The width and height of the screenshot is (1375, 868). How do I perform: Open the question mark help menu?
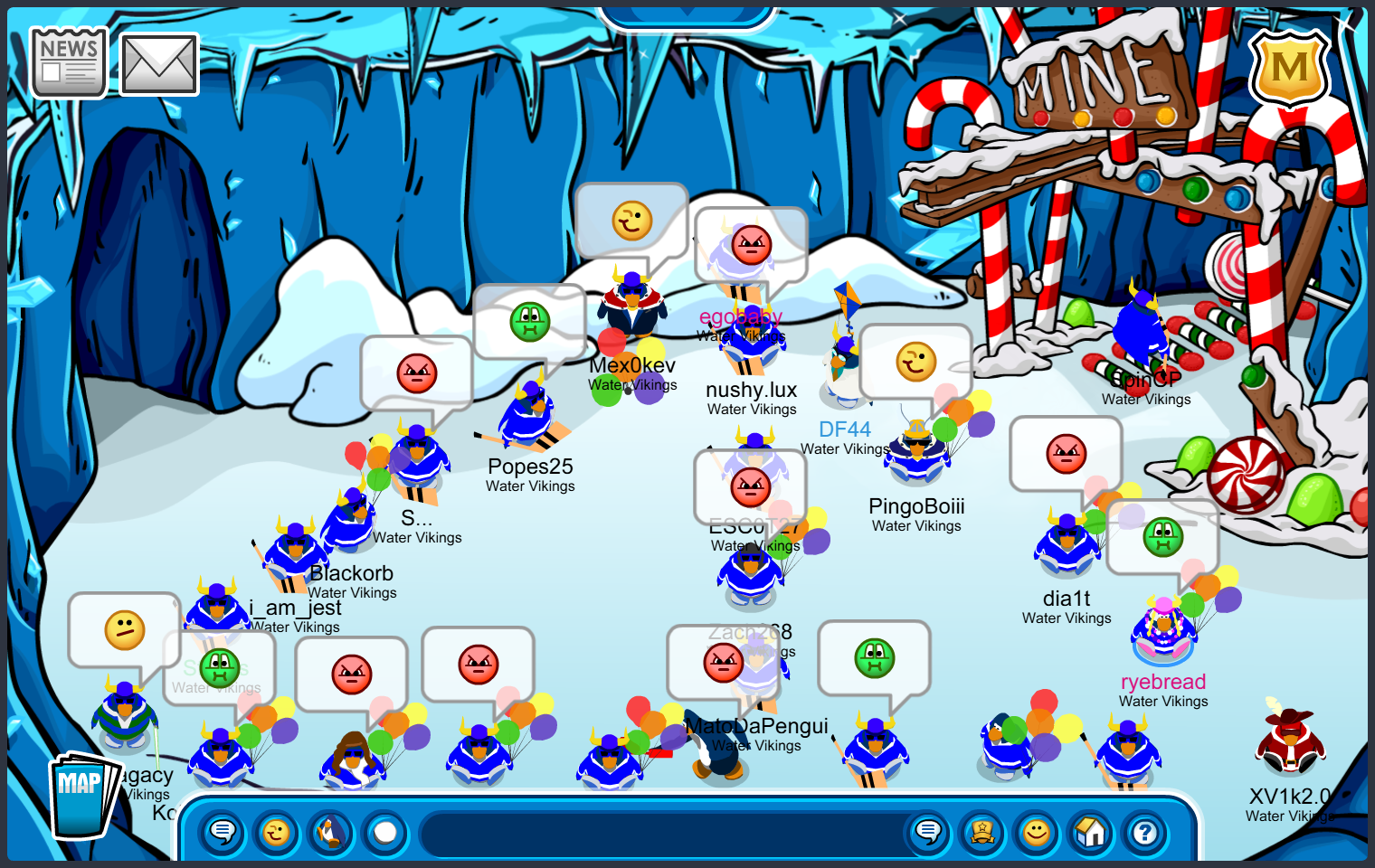click(x=1145, y=832)
